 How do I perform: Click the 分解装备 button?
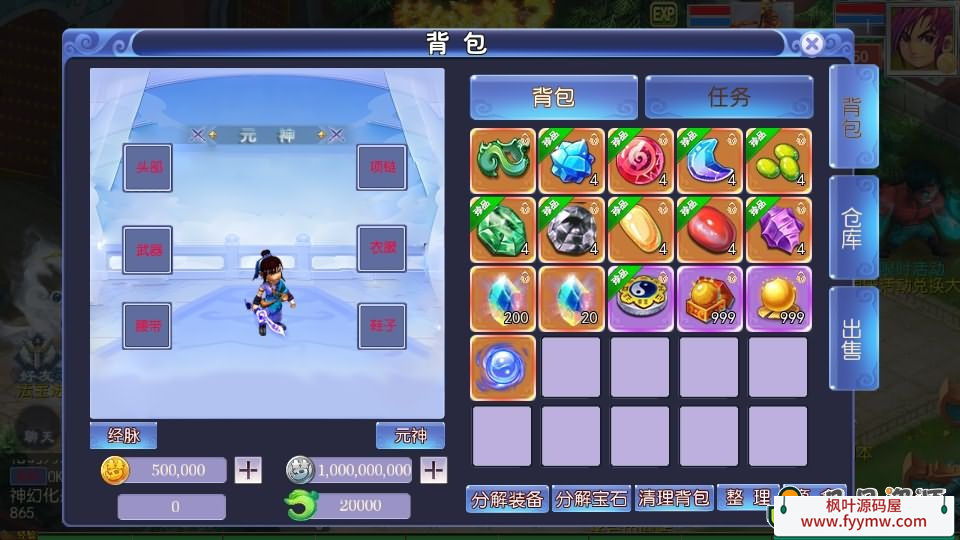(x=507, y=498)
